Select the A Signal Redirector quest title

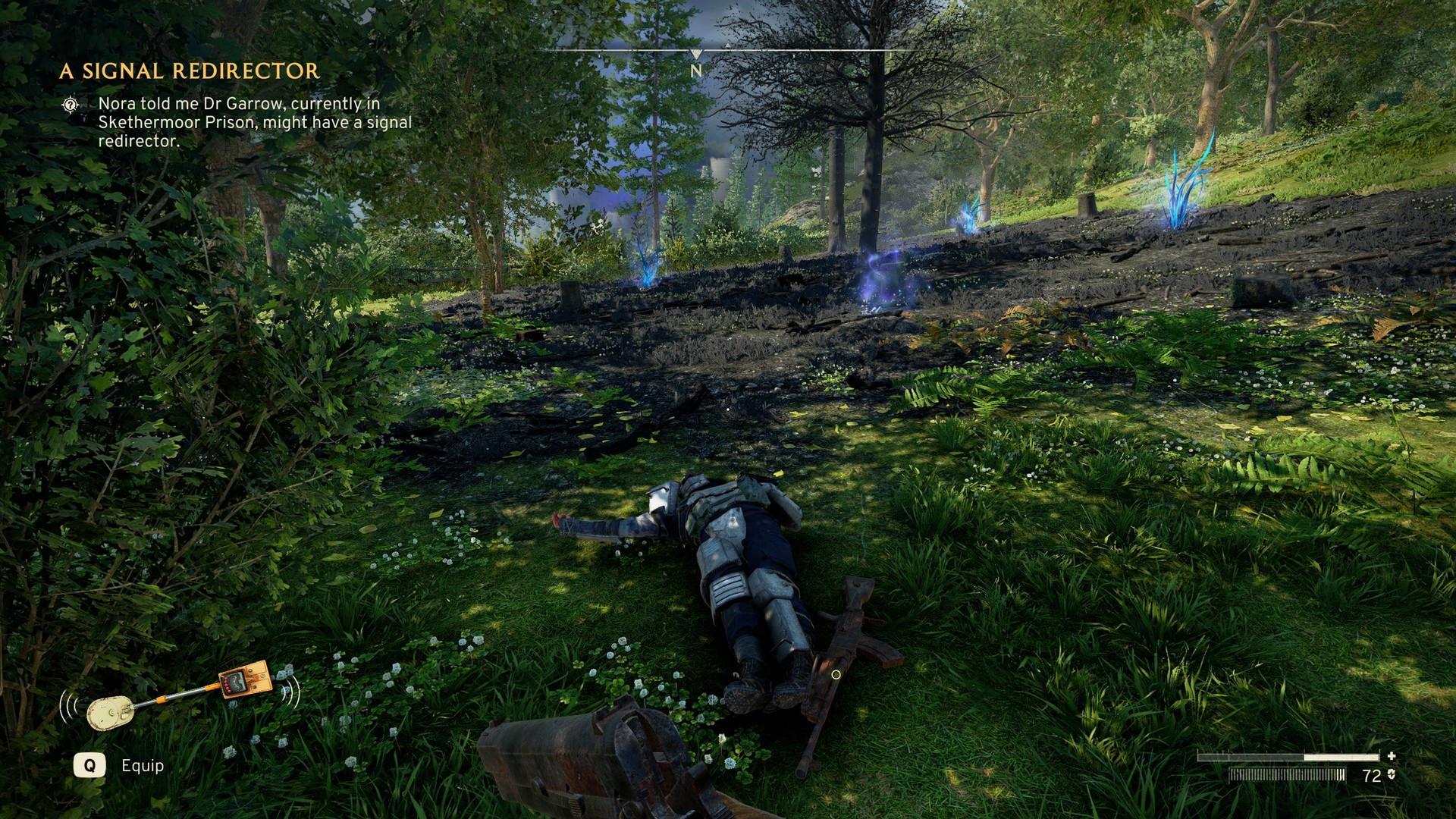[190, 71]
